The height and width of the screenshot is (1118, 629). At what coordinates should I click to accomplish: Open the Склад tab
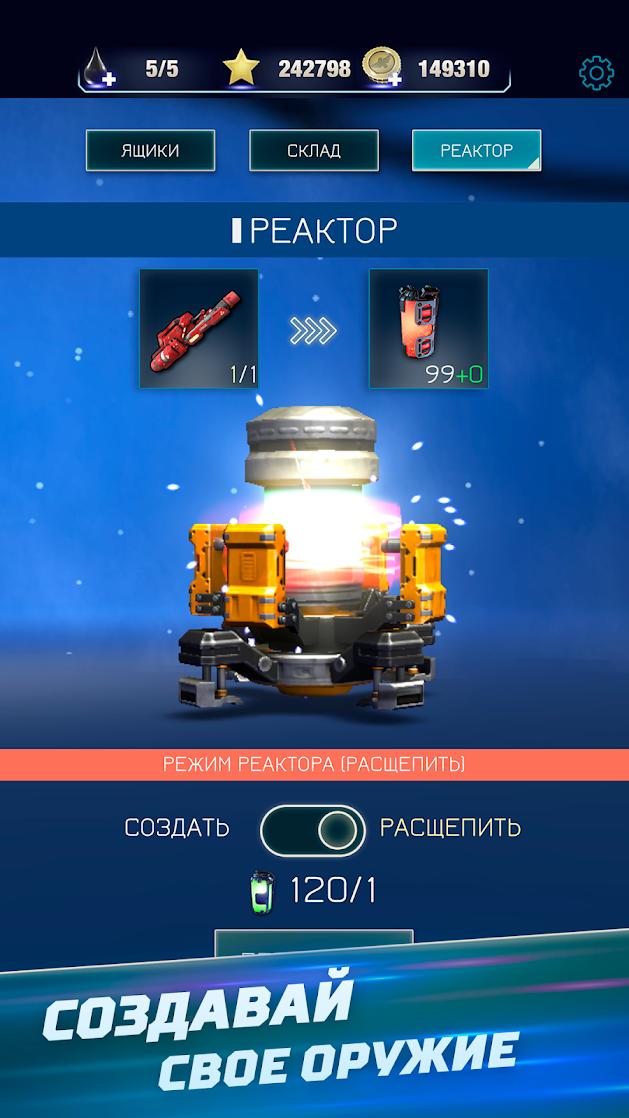tap(314, 151)
